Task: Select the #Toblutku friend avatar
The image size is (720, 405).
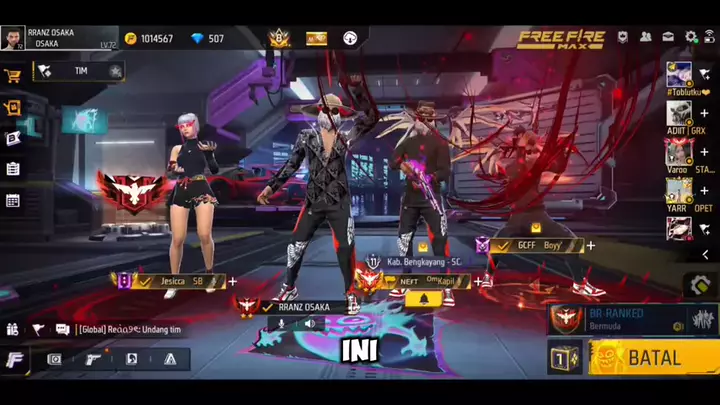Action: (680, 74)
